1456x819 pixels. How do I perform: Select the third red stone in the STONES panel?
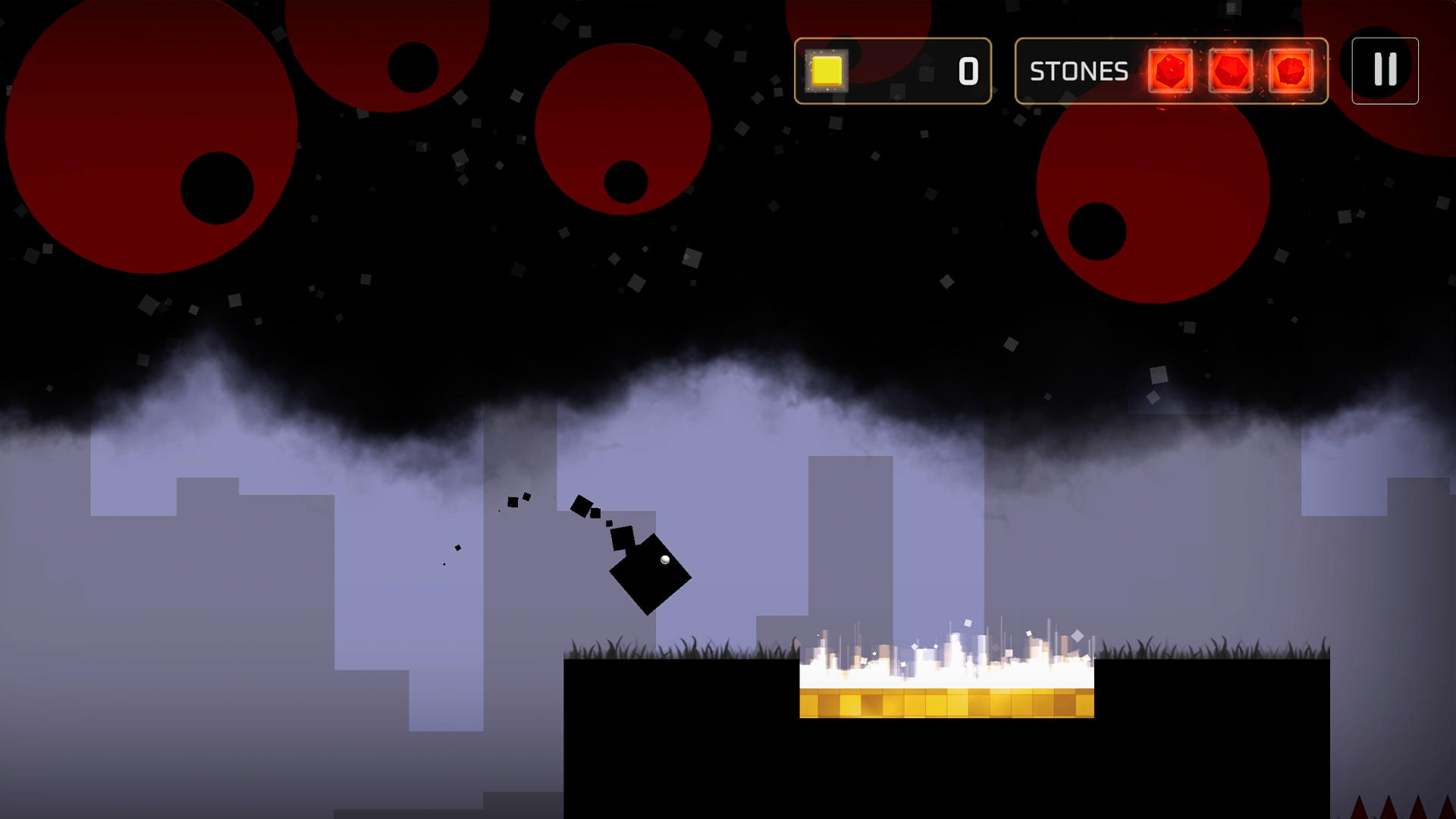tap(1291, 71)
